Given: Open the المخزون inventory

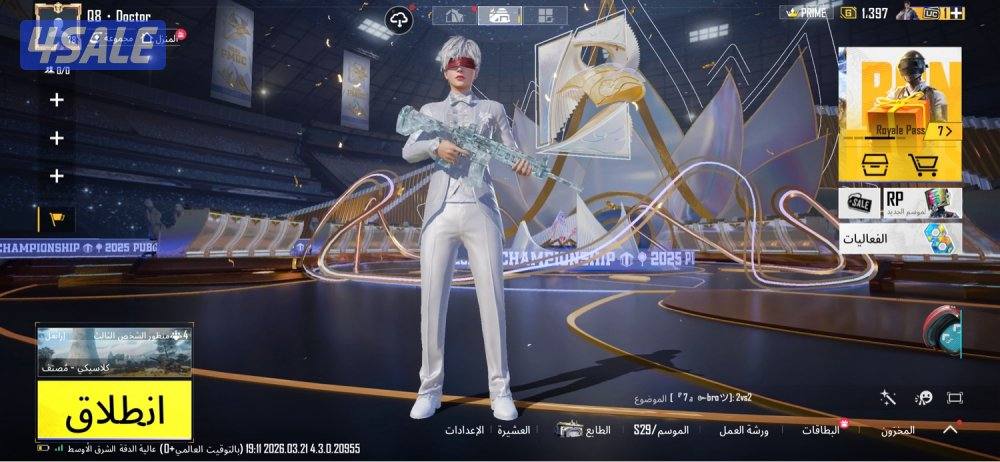Looking at the screenshot, I should (x=897, y=431).
